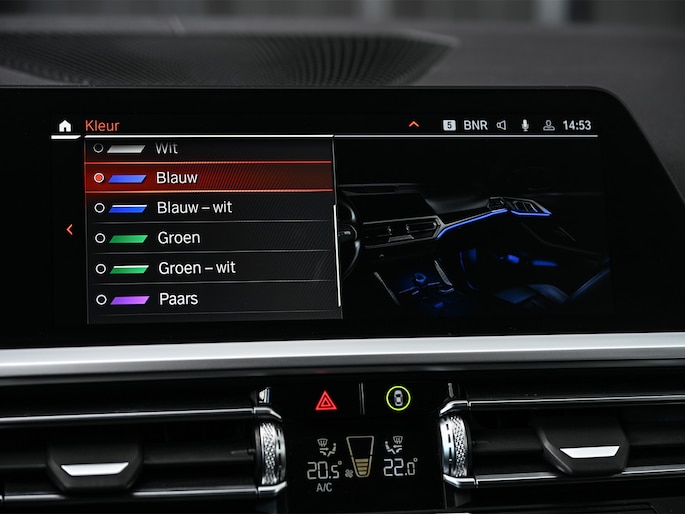Choose the Paars color option
The height and width of the screenshot is (514, 685).
pyautogui.click(x=208, y=299)
